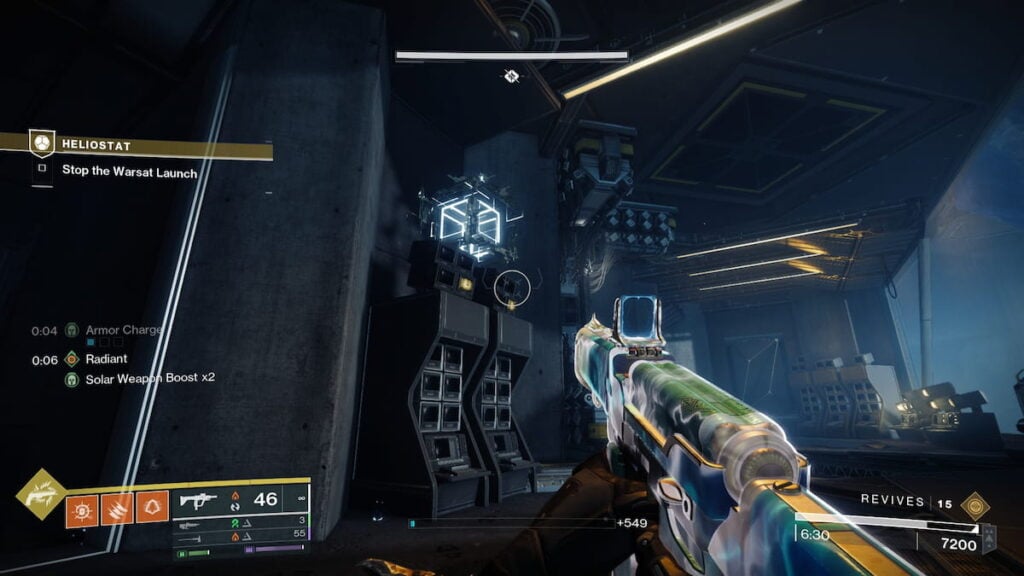Activate the super ability diamond icon
Image resolution: width=1024 pixels, height=576 pixels.
[41, 493]
